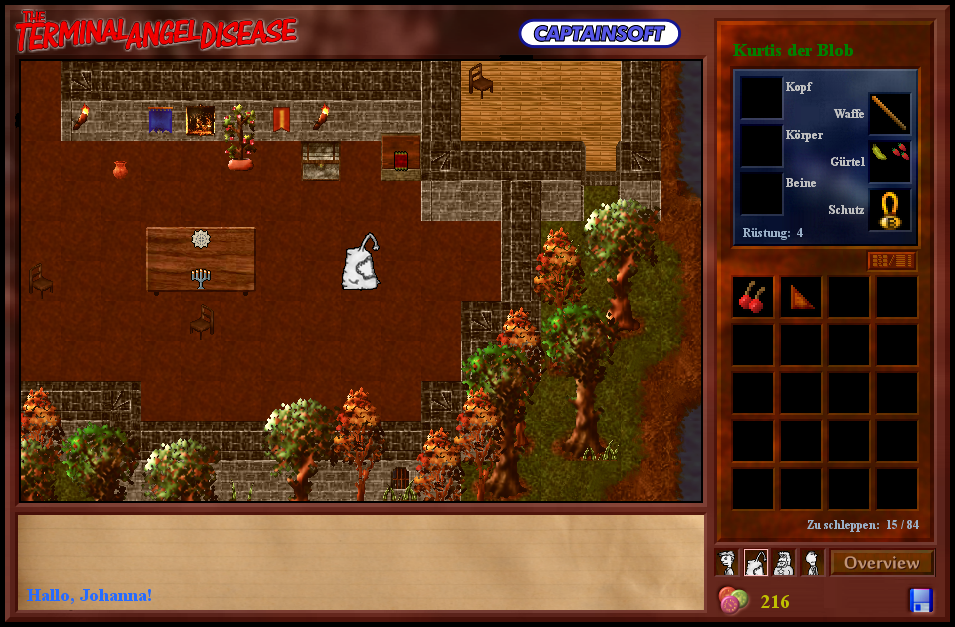Image resolution: width=955 pixels, height=627 pixels.
Task: Select the wooden staff in the Waffe slot
Action: tap(889, 114)
